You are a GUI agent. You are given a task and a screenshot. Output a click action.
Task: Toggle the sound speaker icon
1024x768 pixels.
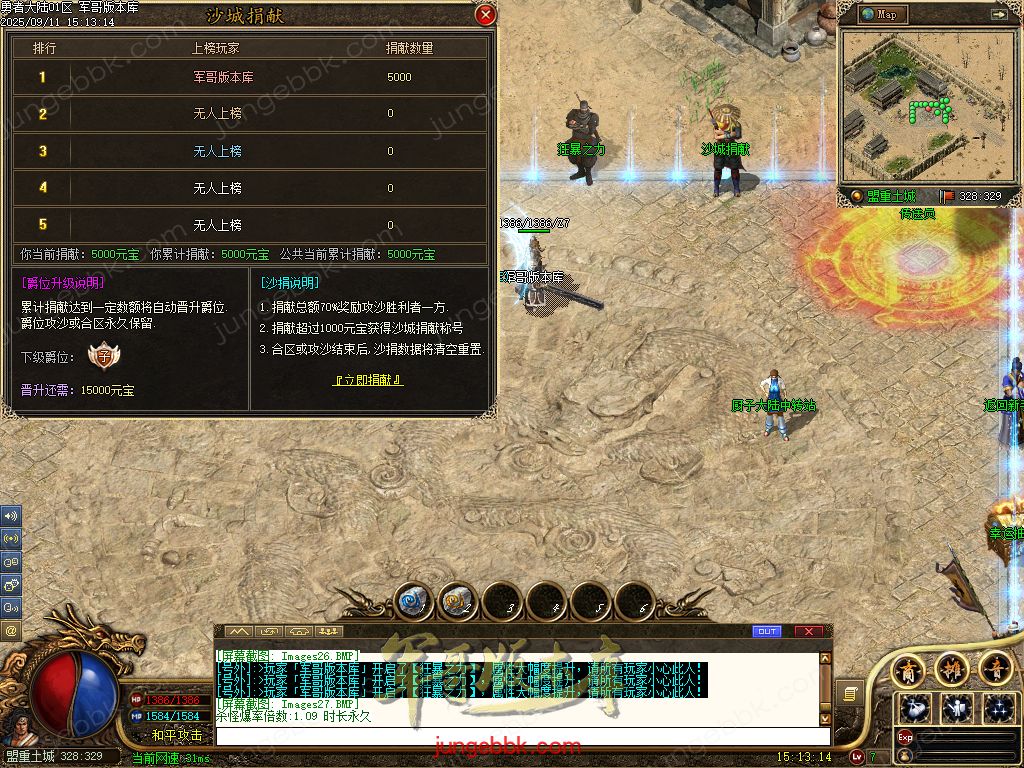point(11,516)
